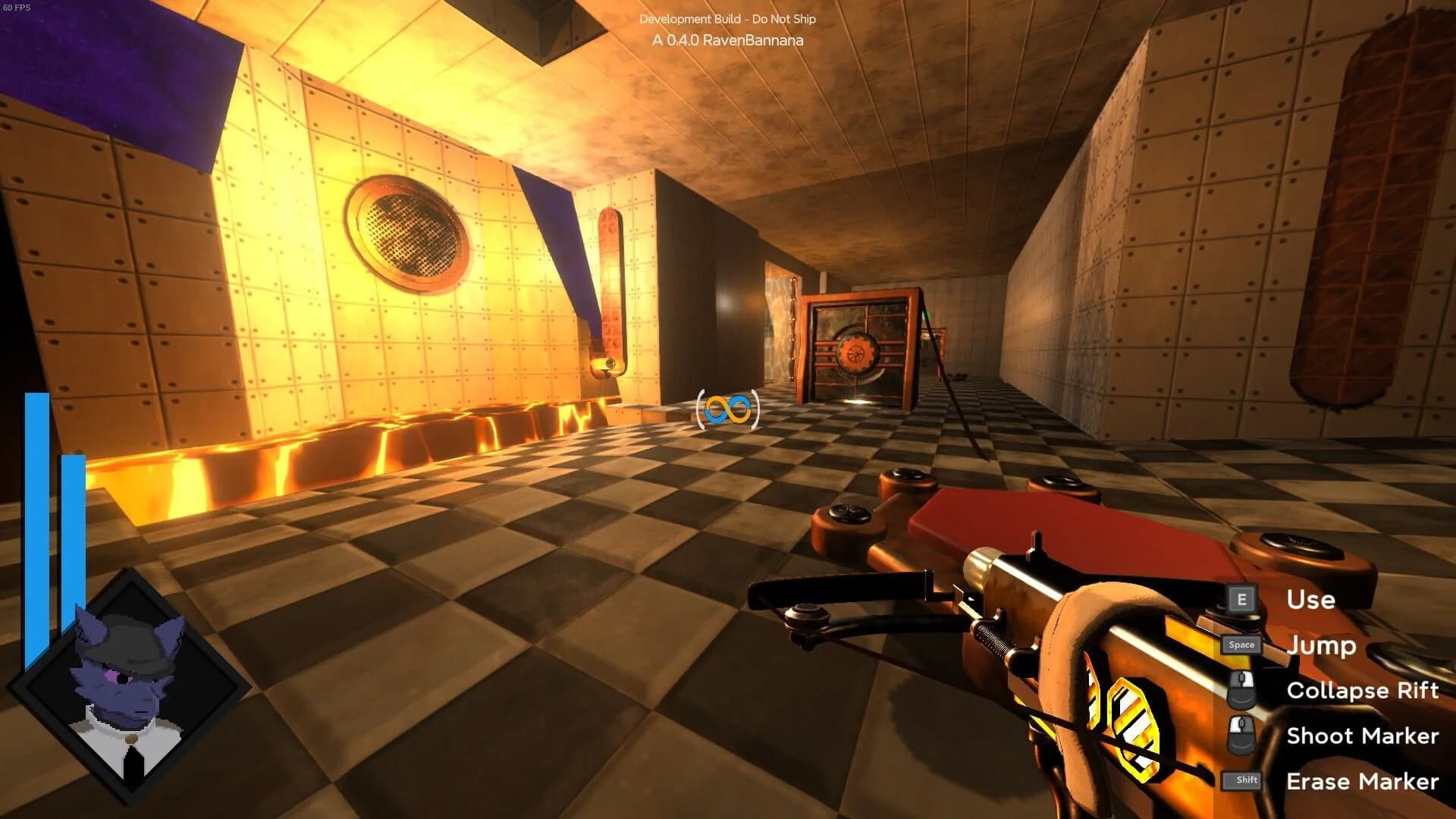The height and width of the screenshot is (819, 1456).
Task: Click the A 0.4.0 RavenBannana version label
Action: coord(727,41)
